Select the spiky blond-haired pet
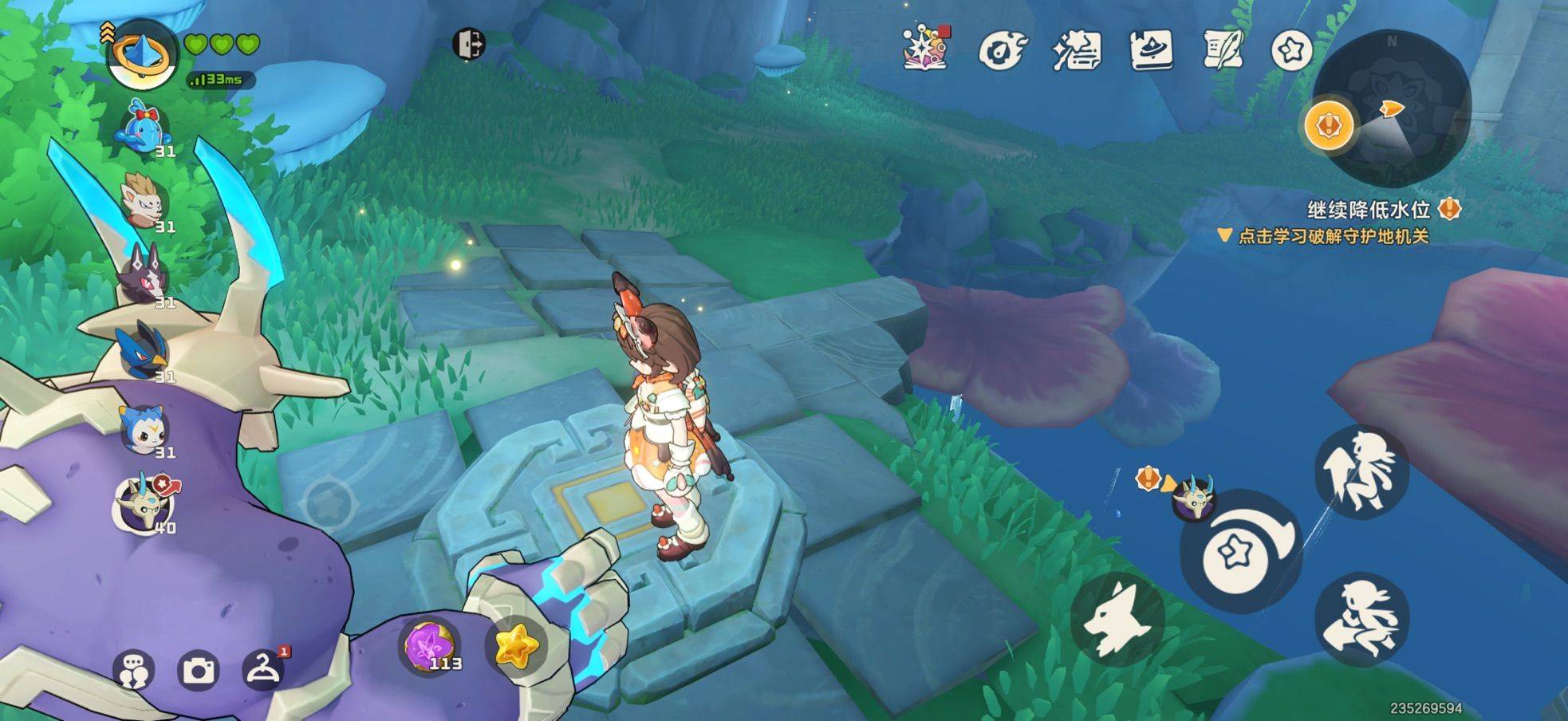Image resolution: width=1568 pixels, height=721 pixels. [144, 203]
